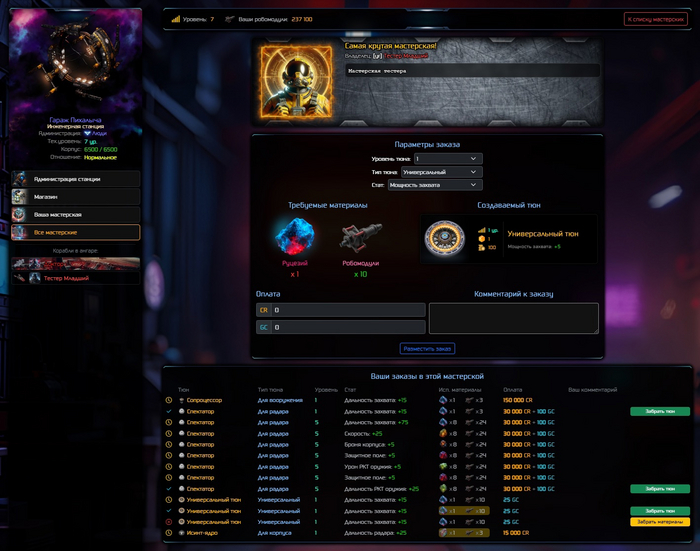
Task: Click the yellow Забрать материалы button
Action: coord(660,522)
